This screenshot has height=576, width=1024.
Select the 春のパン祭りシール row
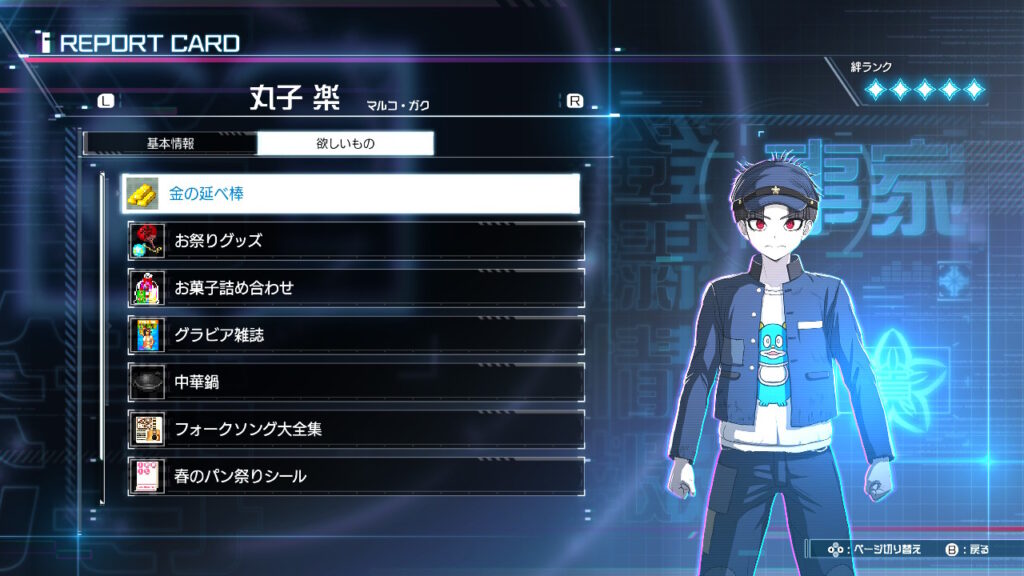click(x=355, y=476)
